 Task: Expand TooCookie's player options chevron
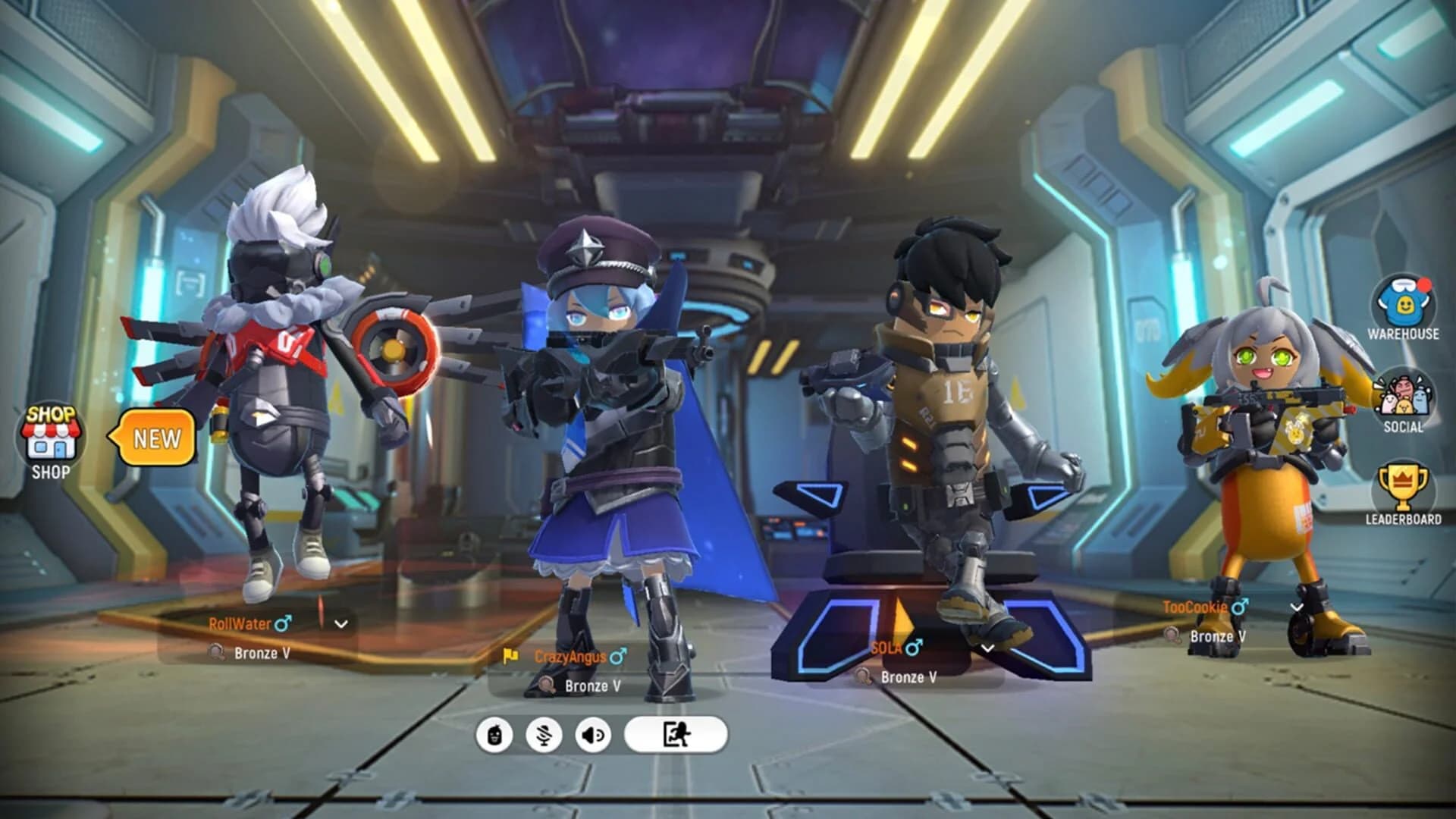[x=1297, y=607]
